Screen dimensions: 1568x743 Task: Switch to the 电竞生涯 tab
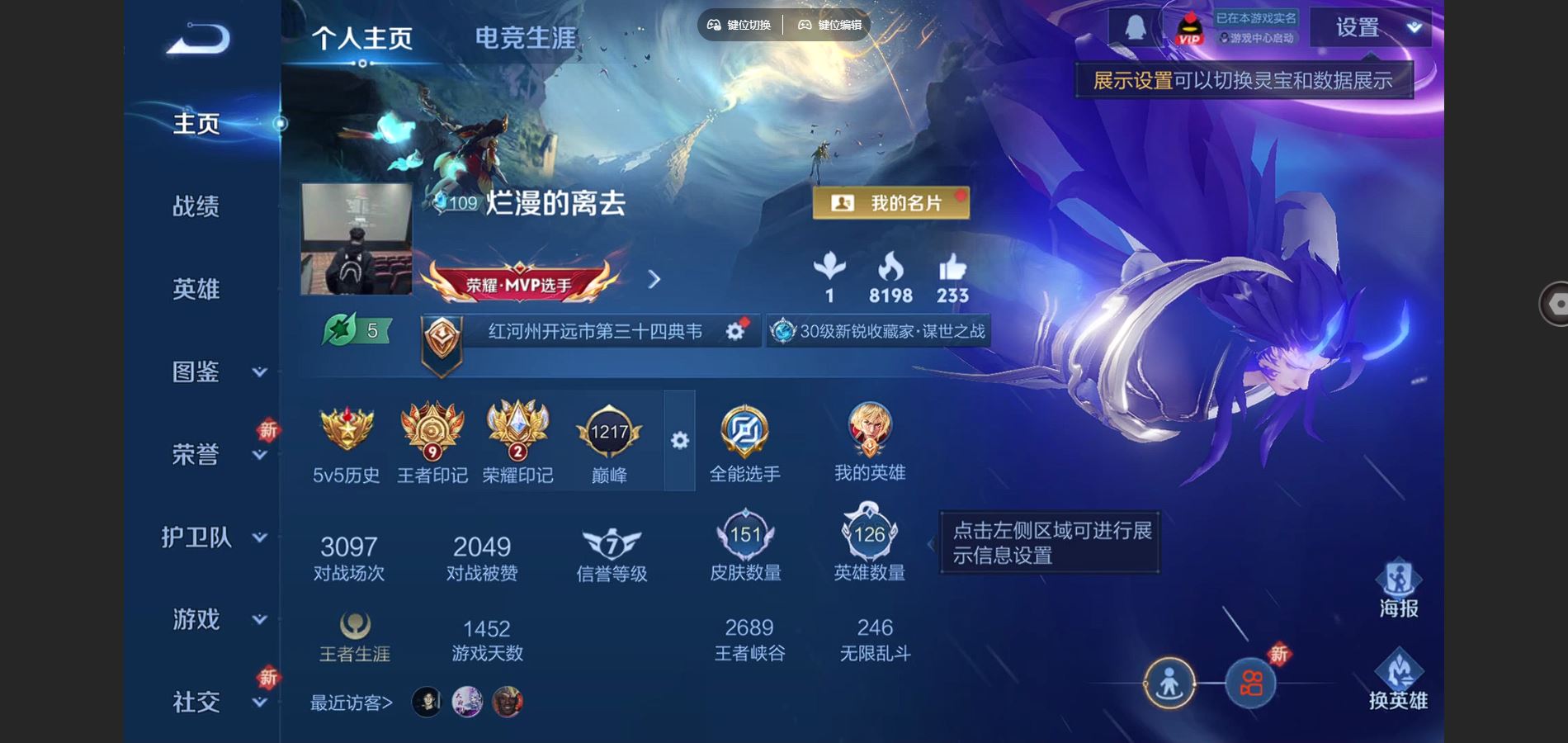coord(526,35)
